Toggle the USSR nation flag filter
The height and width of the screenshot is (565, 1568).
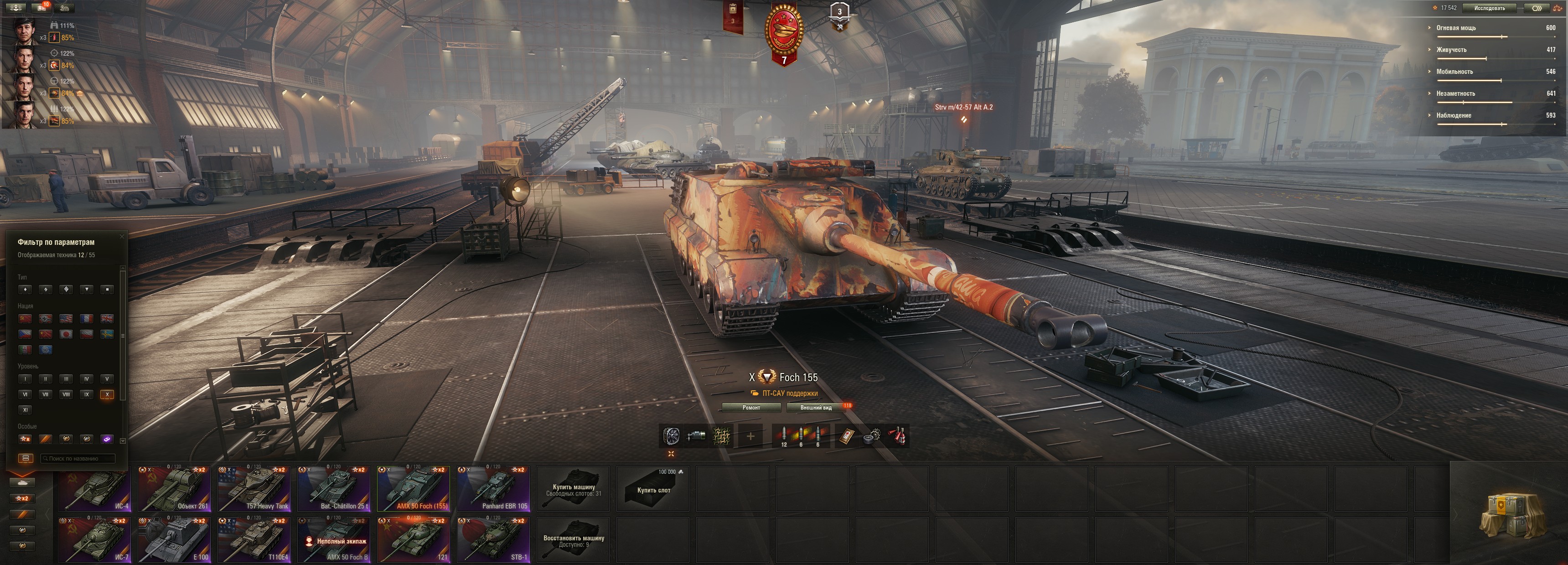pyautogui.click(x=25, y=318)
